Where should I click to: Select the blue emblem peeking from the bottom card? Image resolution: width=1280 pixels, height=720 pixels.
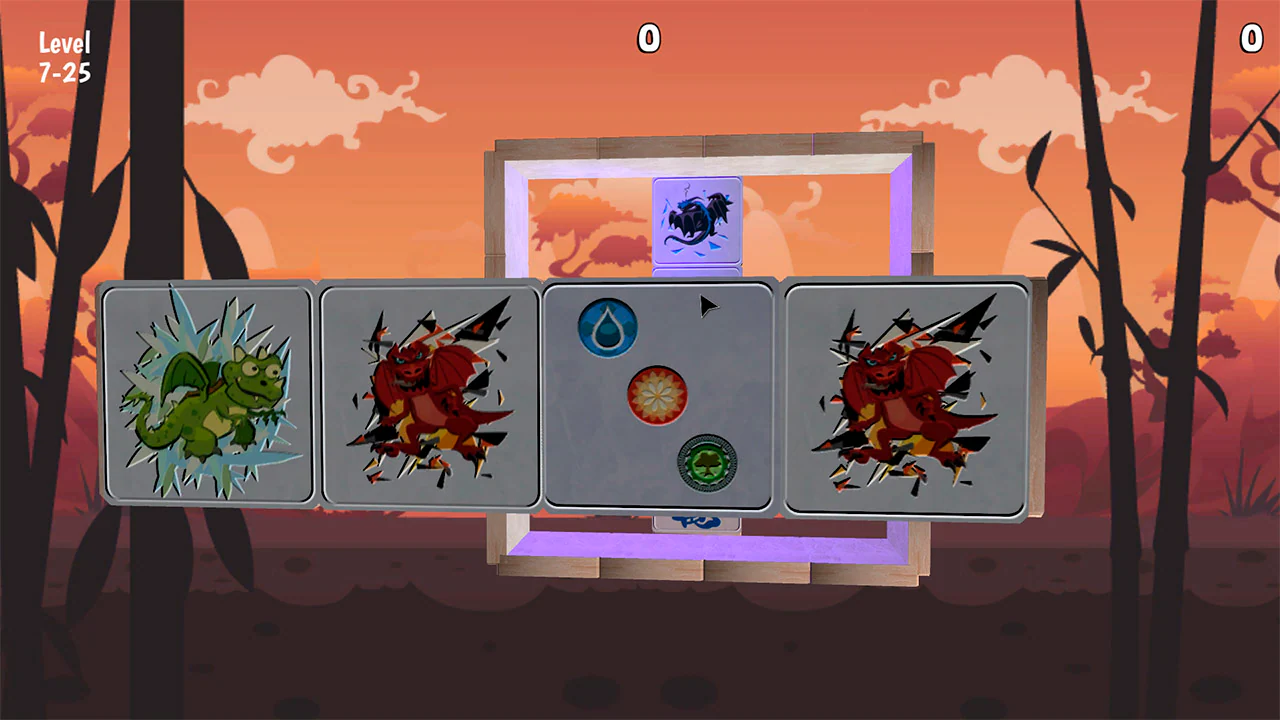point(698,522)
